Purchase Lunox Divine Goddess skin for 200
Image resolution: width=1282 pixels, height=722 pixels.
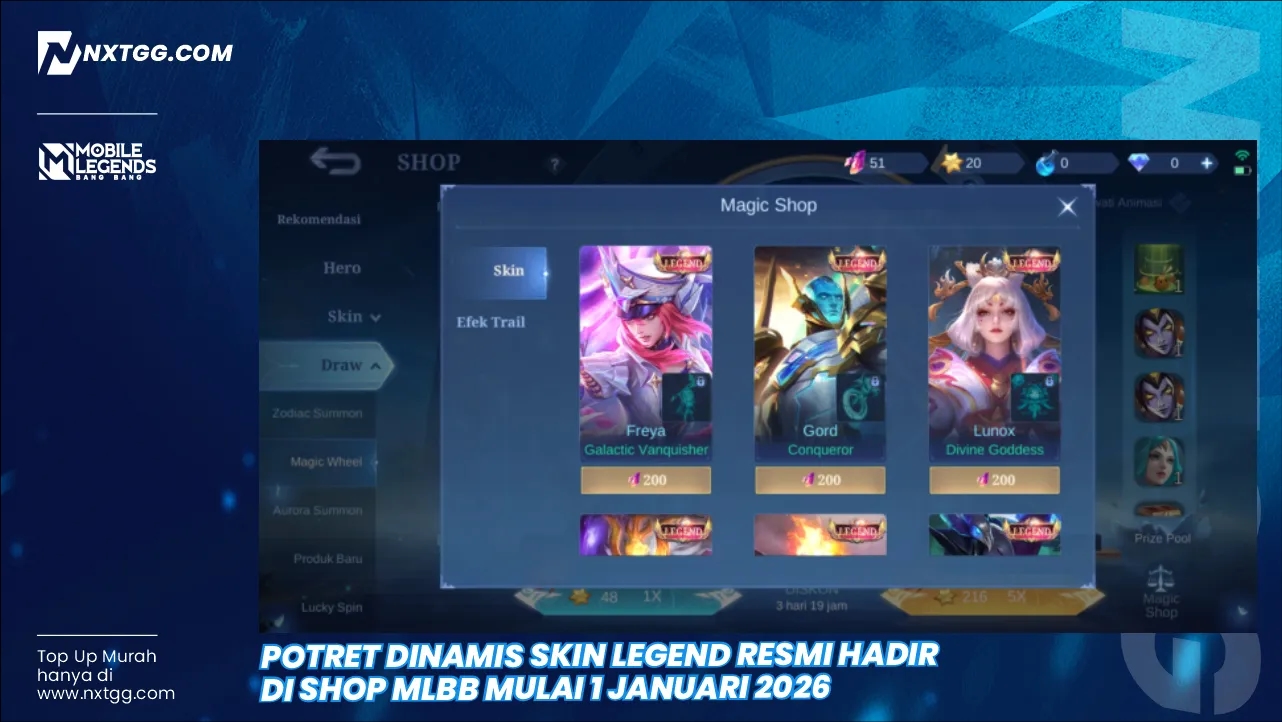click(x=995, y=480)
